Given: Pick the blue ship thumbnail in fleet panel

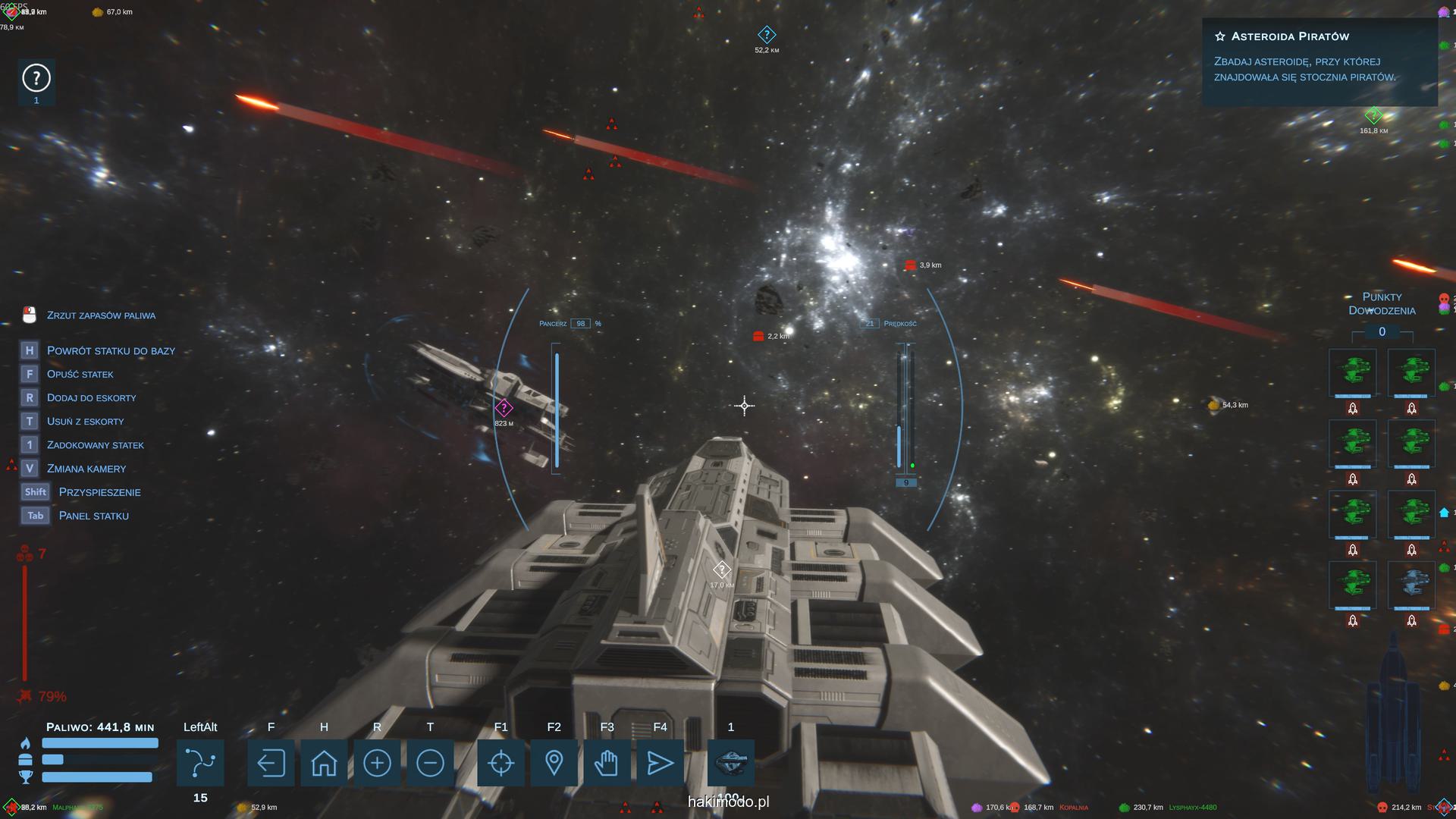Looking at the screenshot, I should point(1411,584).
